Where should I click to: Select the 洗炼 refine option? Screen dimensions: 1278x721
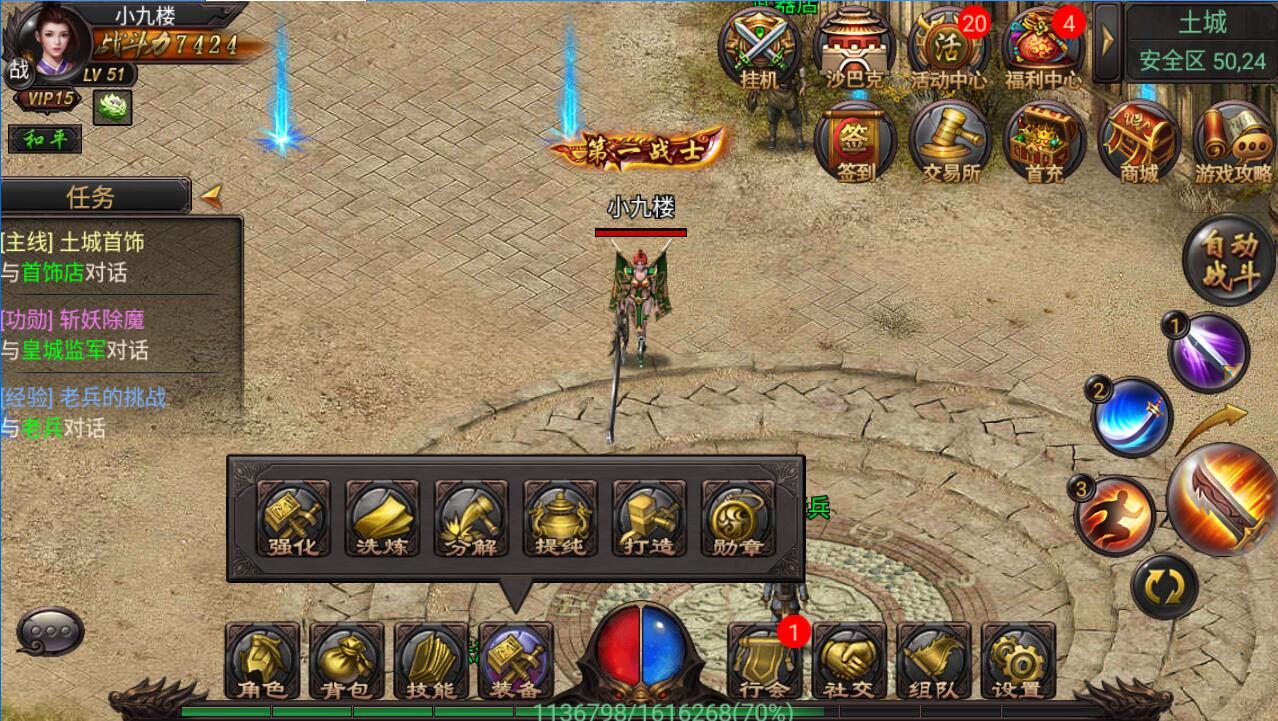tap(382, 517)
